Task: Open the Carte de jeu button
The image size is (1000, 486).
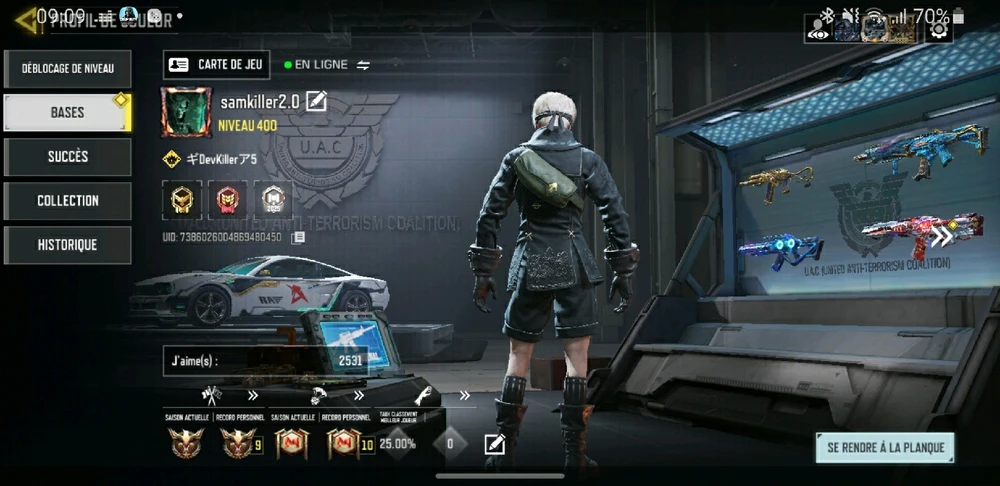Action: point(216,65)
